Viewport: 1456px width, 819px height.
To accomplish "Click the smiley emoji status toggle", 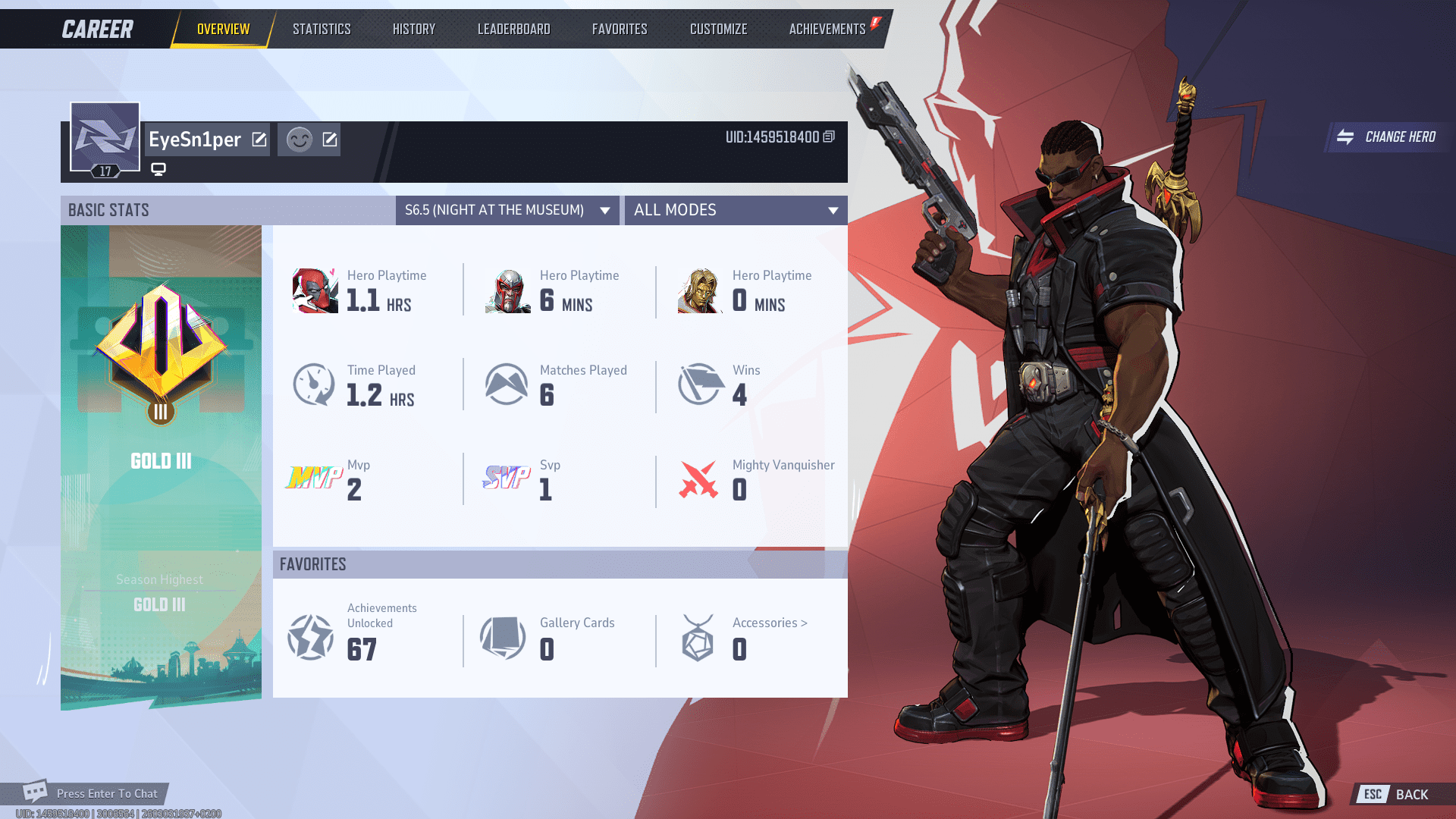I will coord(299,140).
